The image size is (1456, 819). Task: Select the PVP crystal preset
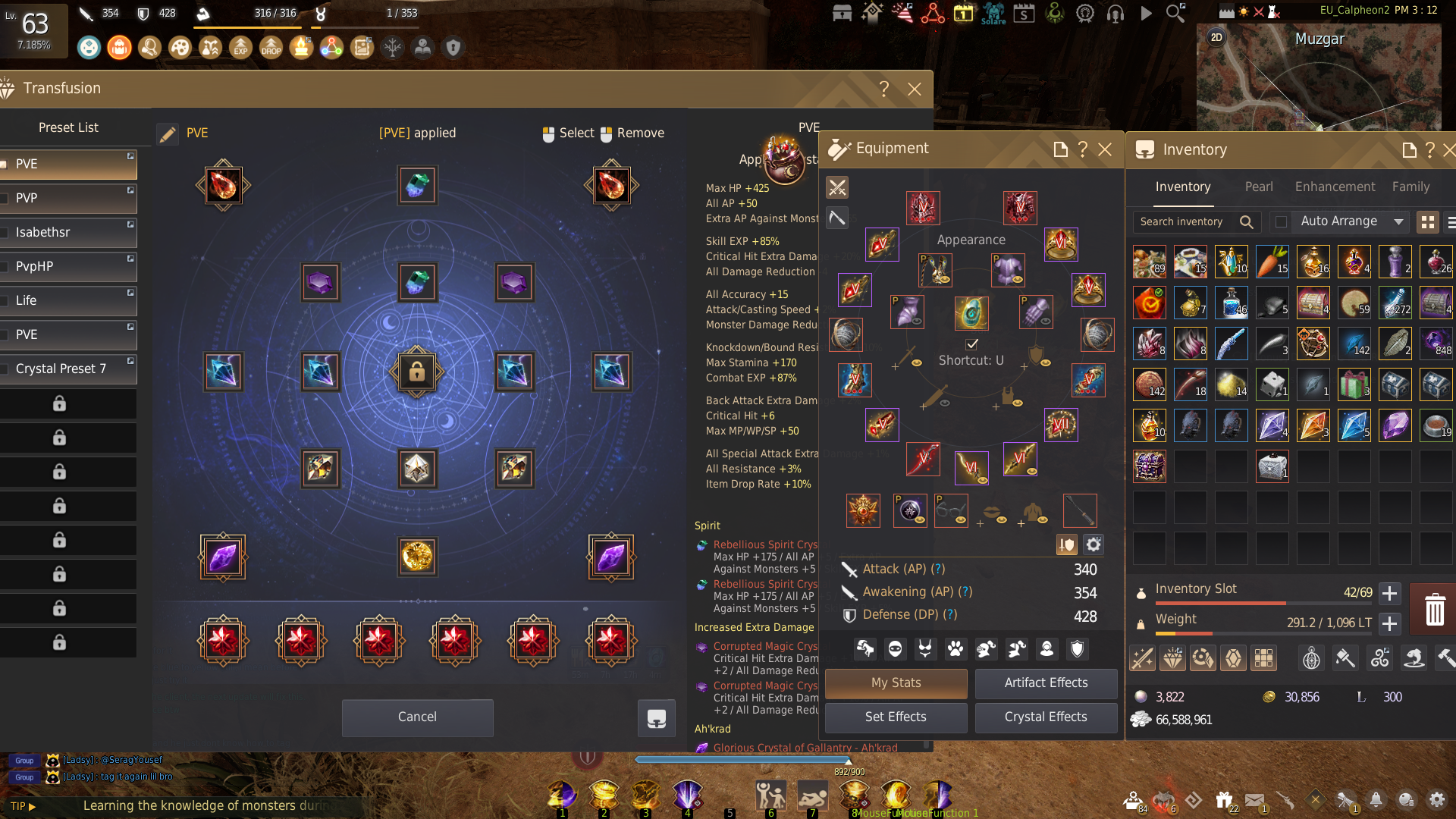point(68,198)
